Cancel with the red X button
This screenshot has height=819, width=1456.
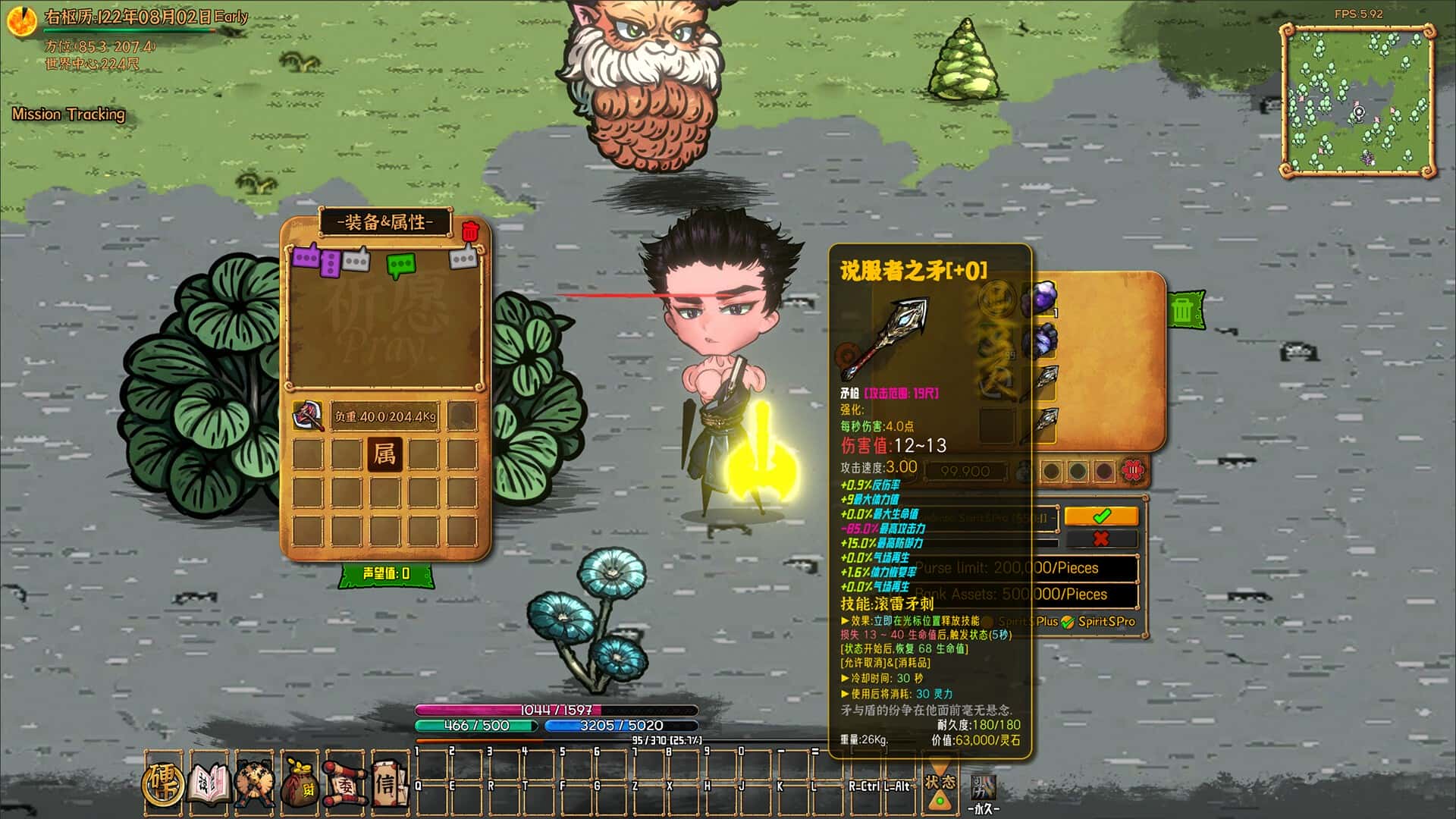(1101, 539)
